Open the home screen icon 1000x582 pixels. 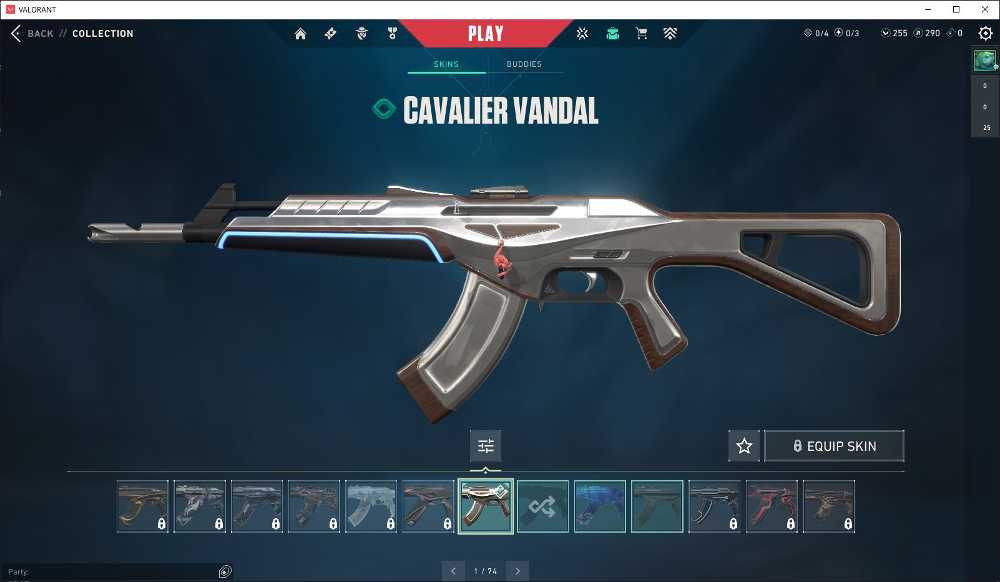click(300, 33)
